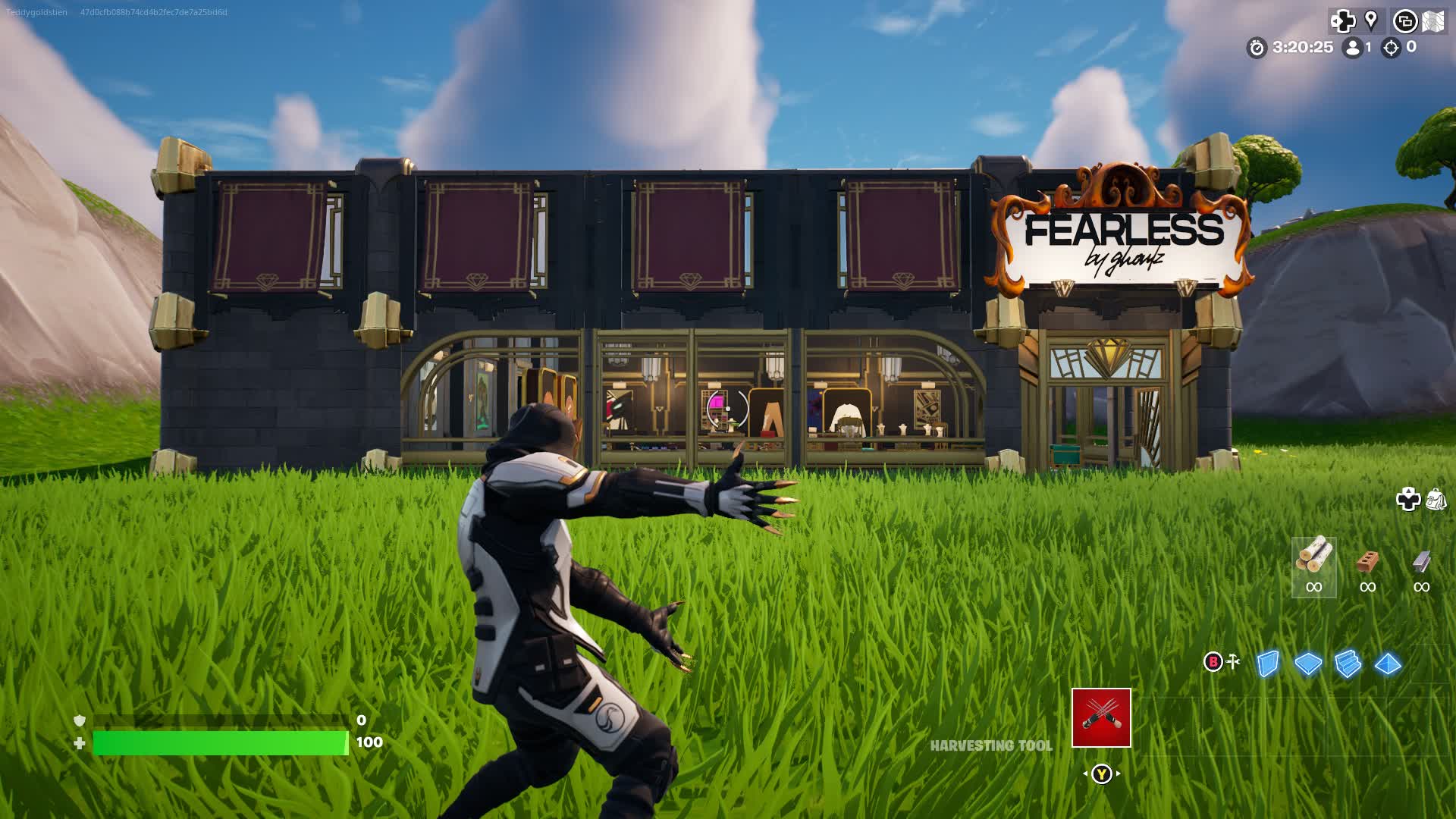
Task: Click the eliminations crosshair icon
Action: pos(1392,47)
